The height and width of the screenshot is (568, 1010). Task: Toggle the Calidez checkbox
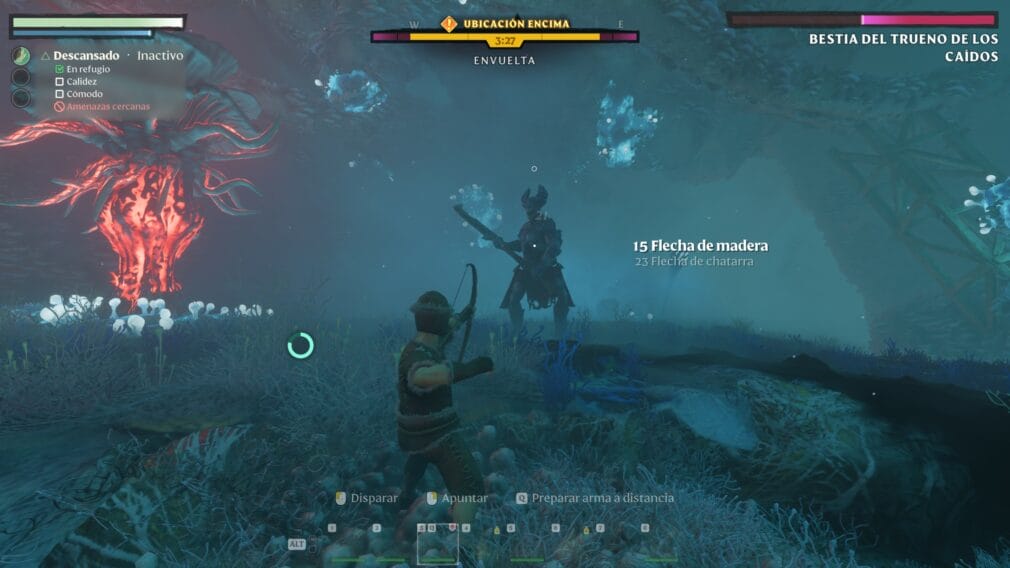[59, 82]
